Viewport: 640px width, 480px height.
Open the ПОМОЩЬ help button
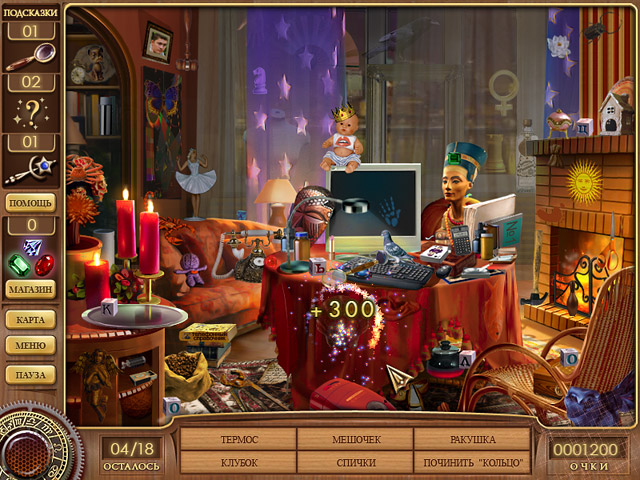point(32,202)
